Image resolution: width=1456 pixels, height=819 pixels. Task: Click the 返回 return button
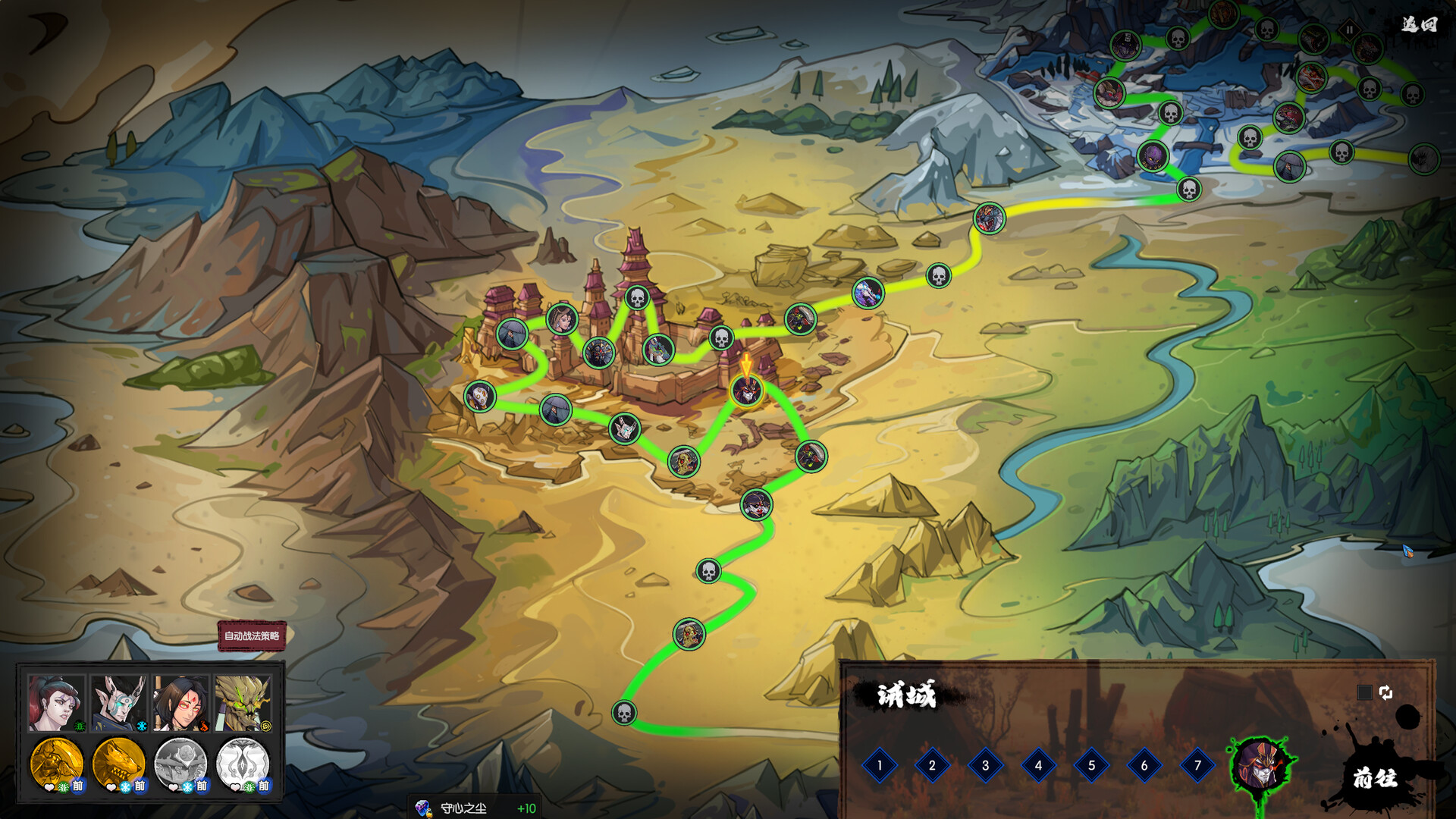click(1418, 25)
